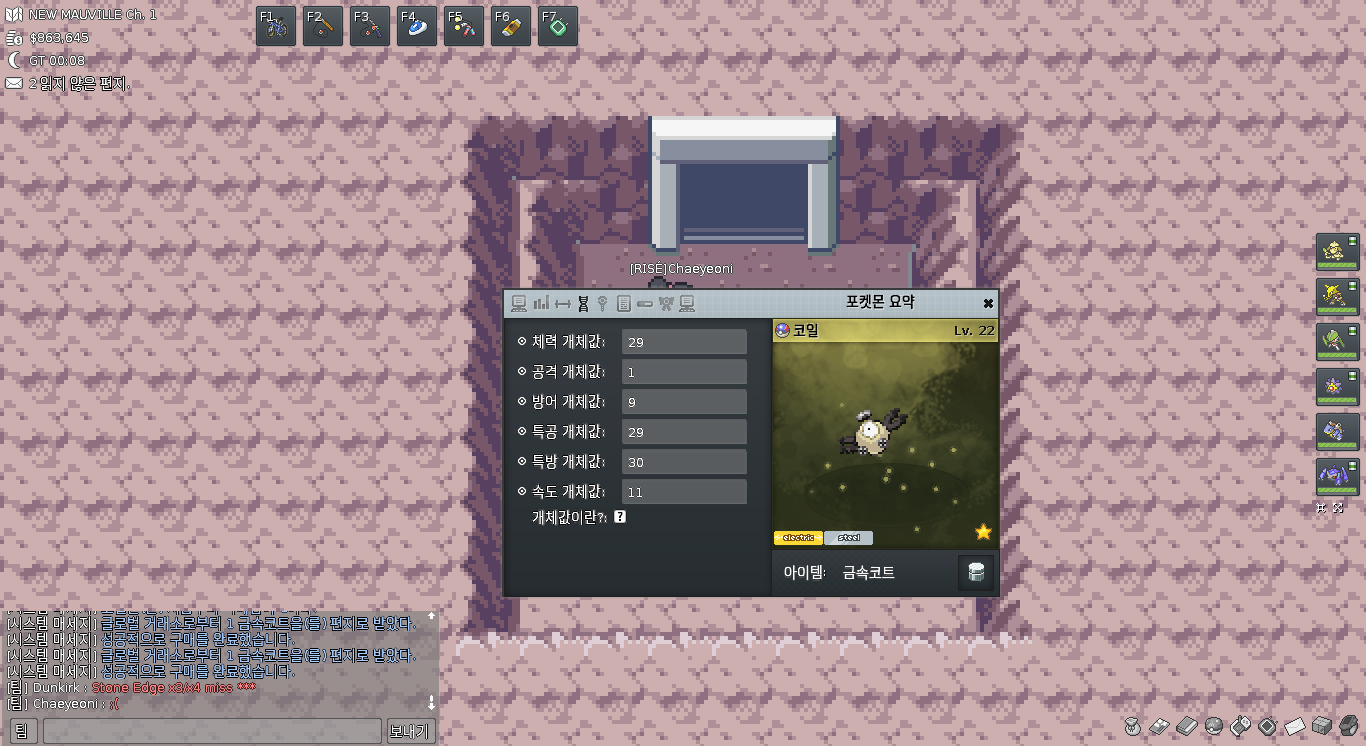Click the chat message input field
Image resolution: width=1366 pixels, height=746 pixels.
point(211,731)
